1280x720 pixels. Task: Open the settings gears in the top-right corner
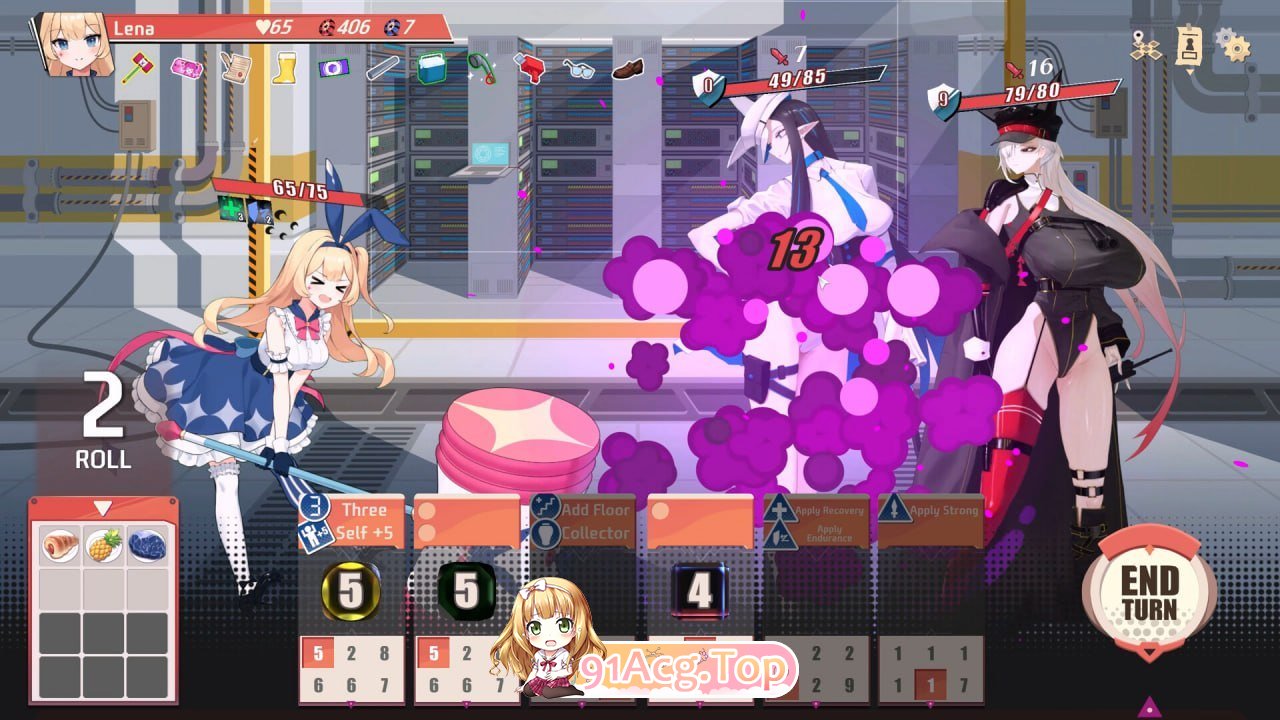[x=1232, y=45]
